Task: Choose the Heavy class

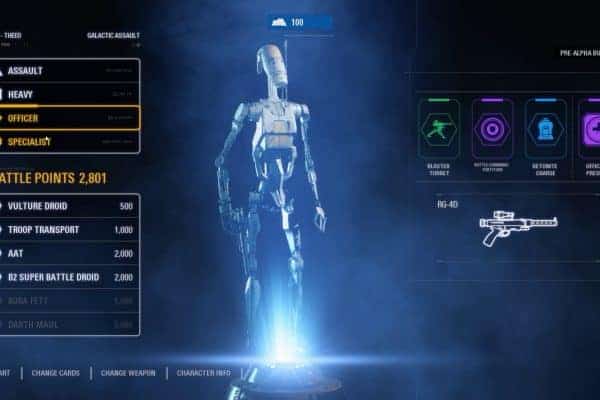Action: click(68, 94)
